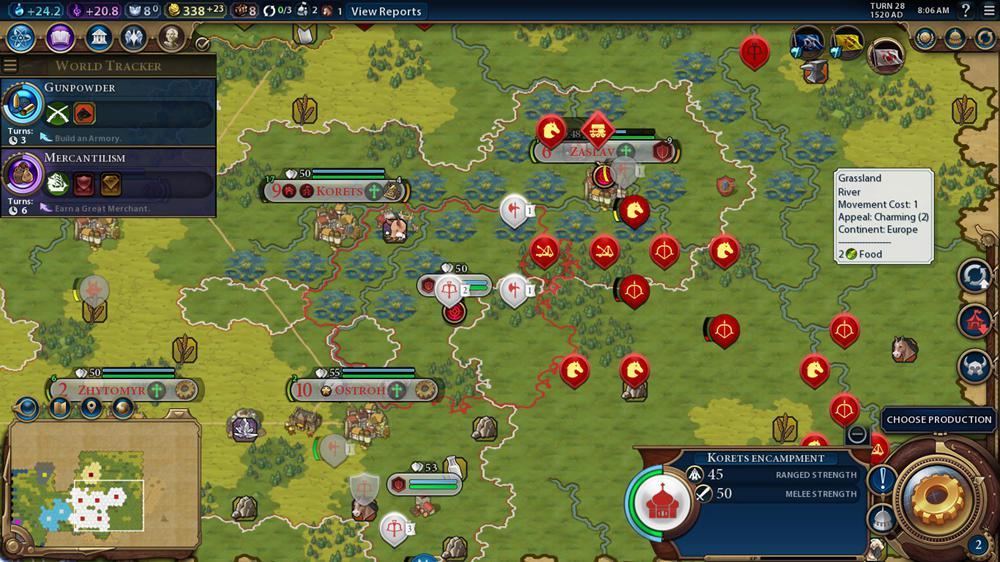Screen dimensions: 1000x562
Task: Open the View Reports panel
Action: coord(386,11)
